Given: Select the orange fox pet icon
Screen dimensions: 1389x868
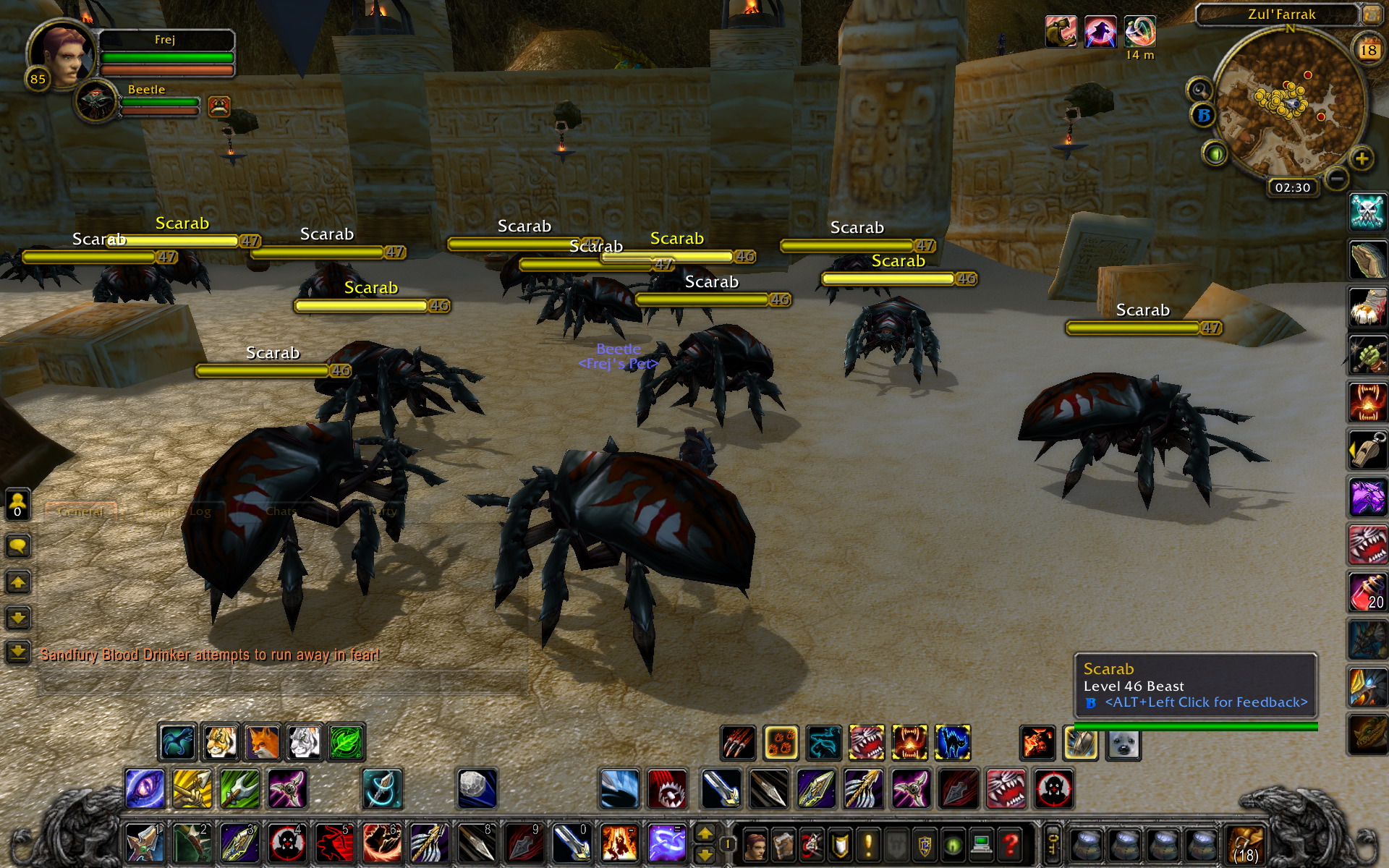Looking at the screenshot, I should tap(262, 742).
